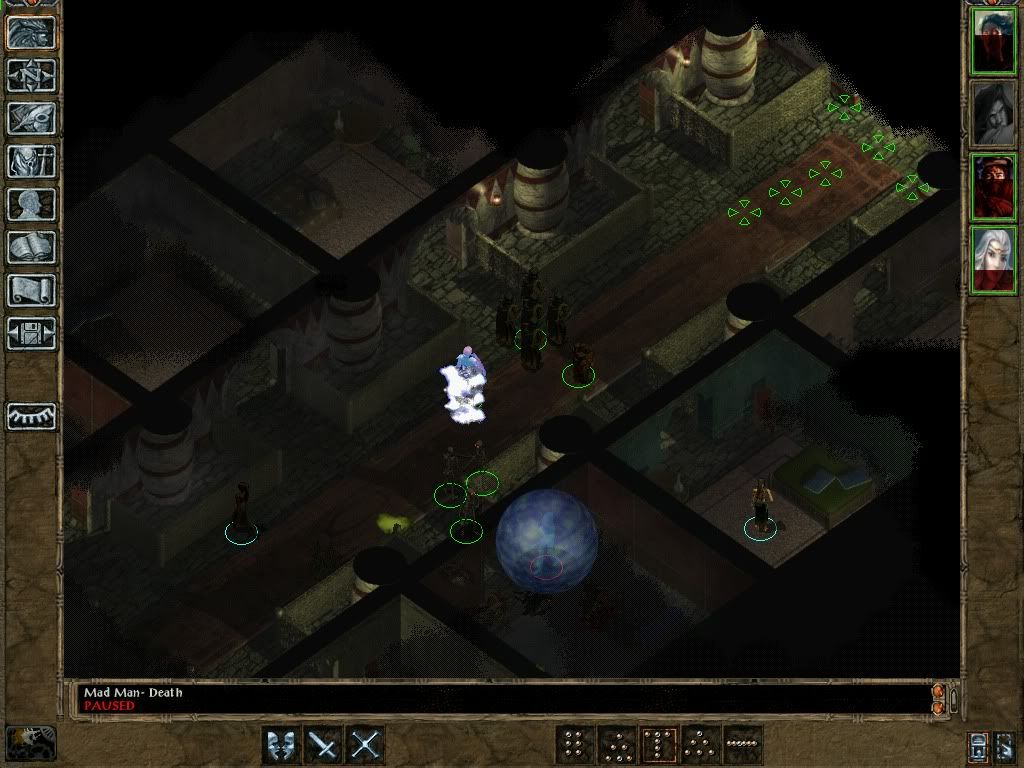
Task: Select the two-column dots formation
Action: (574, 745)
